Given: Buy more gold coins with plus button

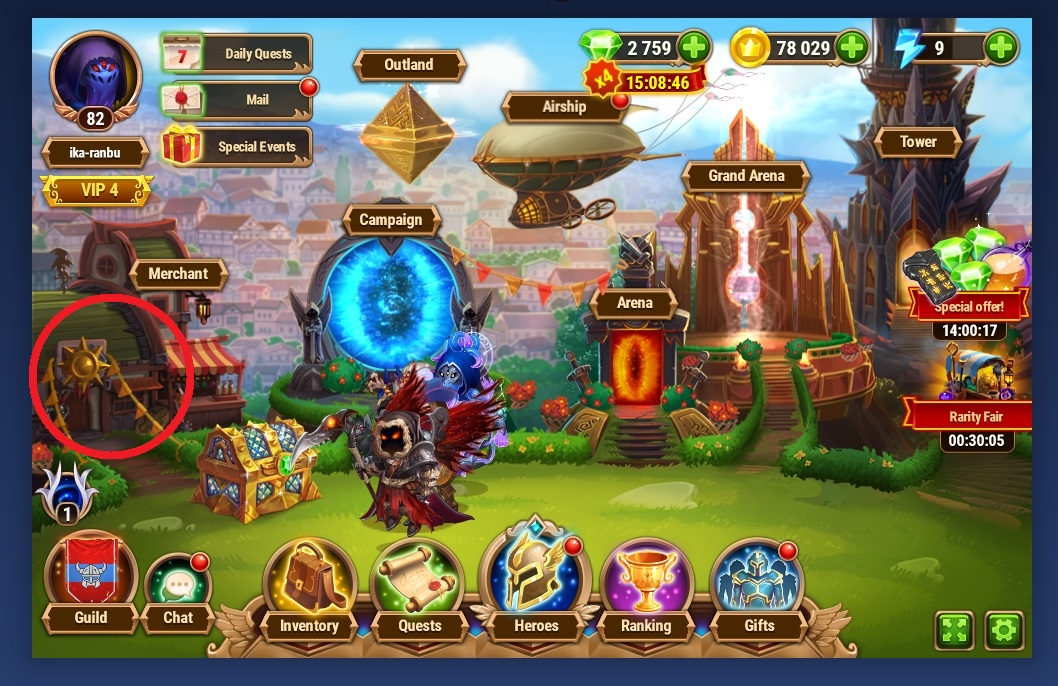Looking at the screenshot, I should click(850, 47).
